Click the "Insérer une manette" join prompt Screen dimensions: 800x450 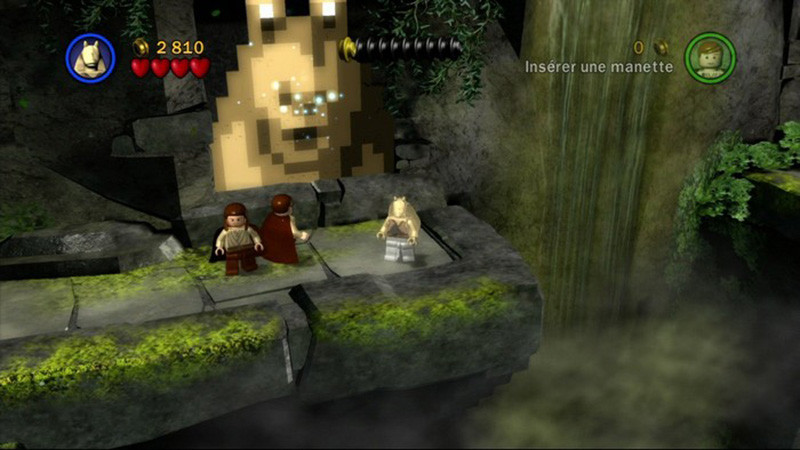coord(599,67)
